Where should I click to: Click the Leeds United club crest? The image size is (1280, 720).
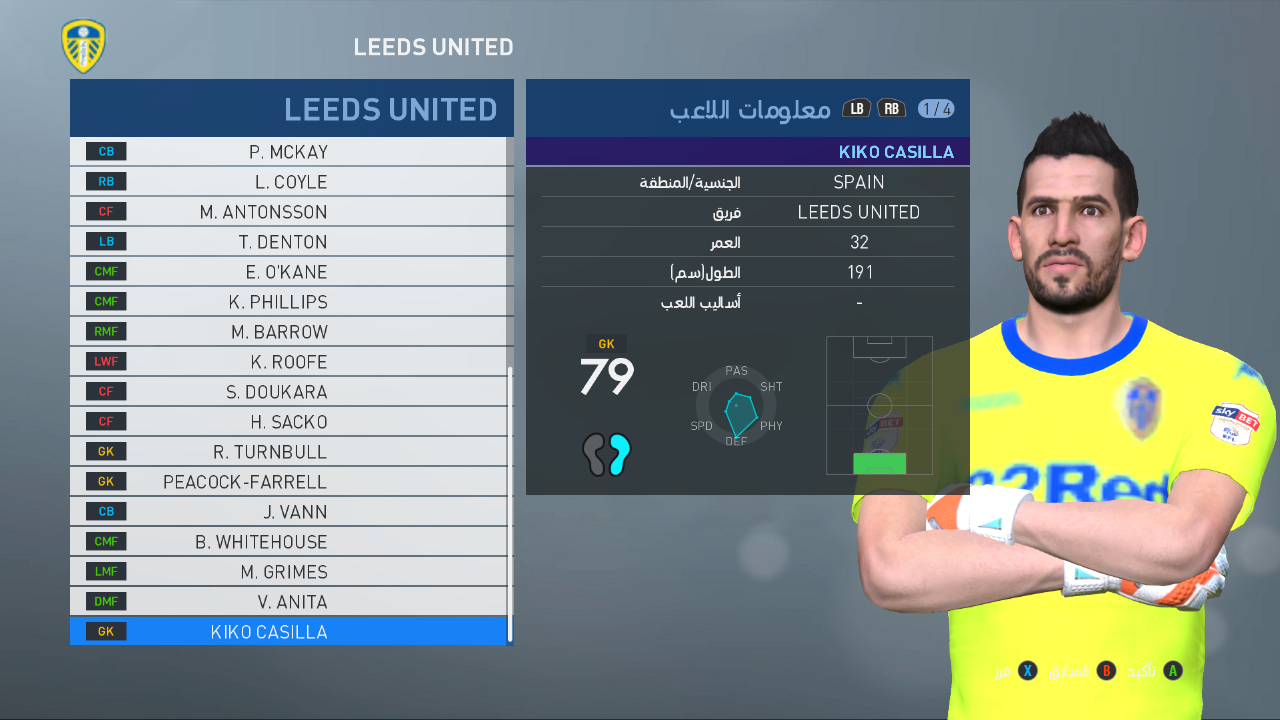pyautogui.click(x=84, y=46)
